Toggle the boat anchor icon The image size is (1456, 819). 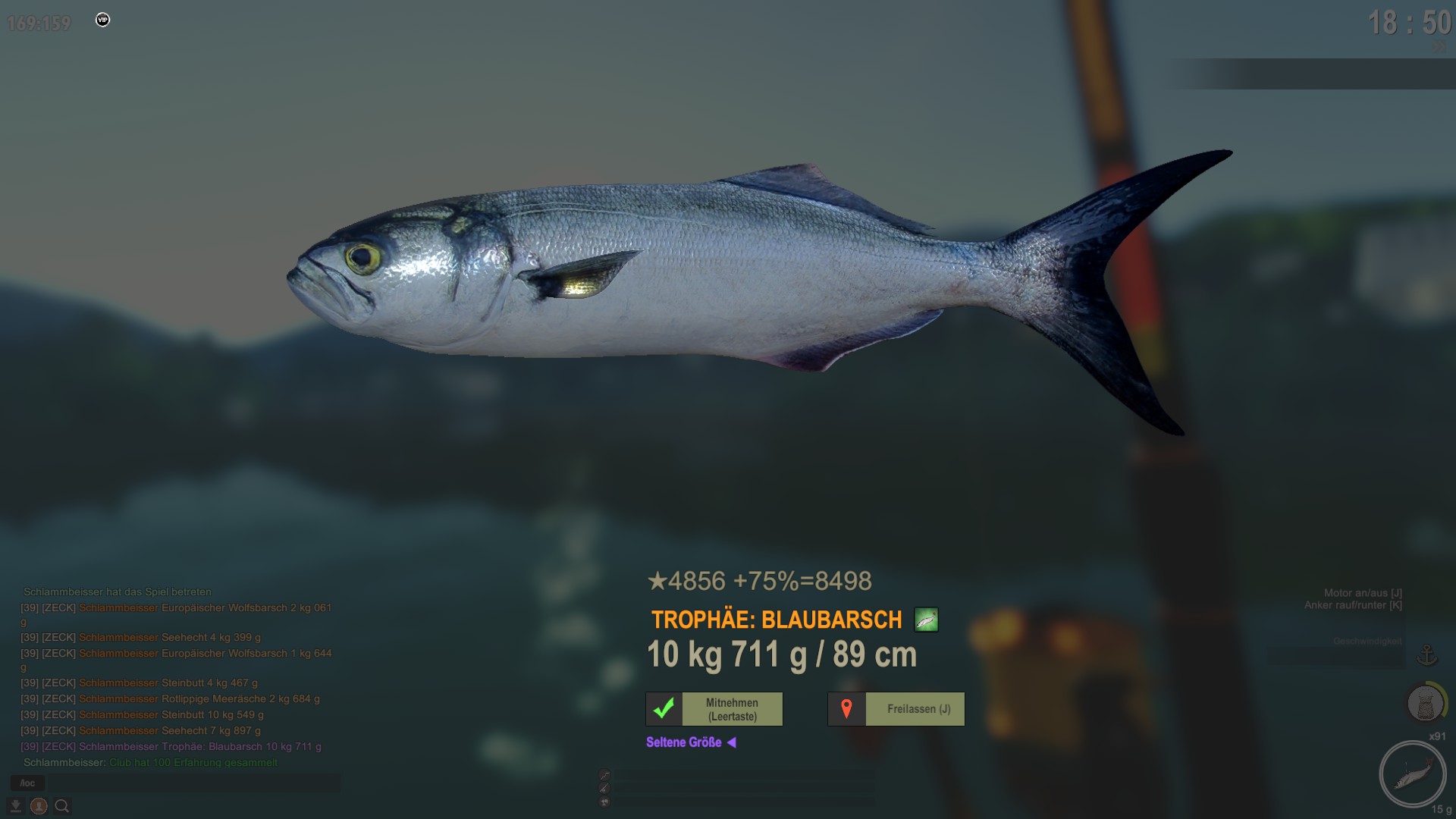[x=1427, y=655]
